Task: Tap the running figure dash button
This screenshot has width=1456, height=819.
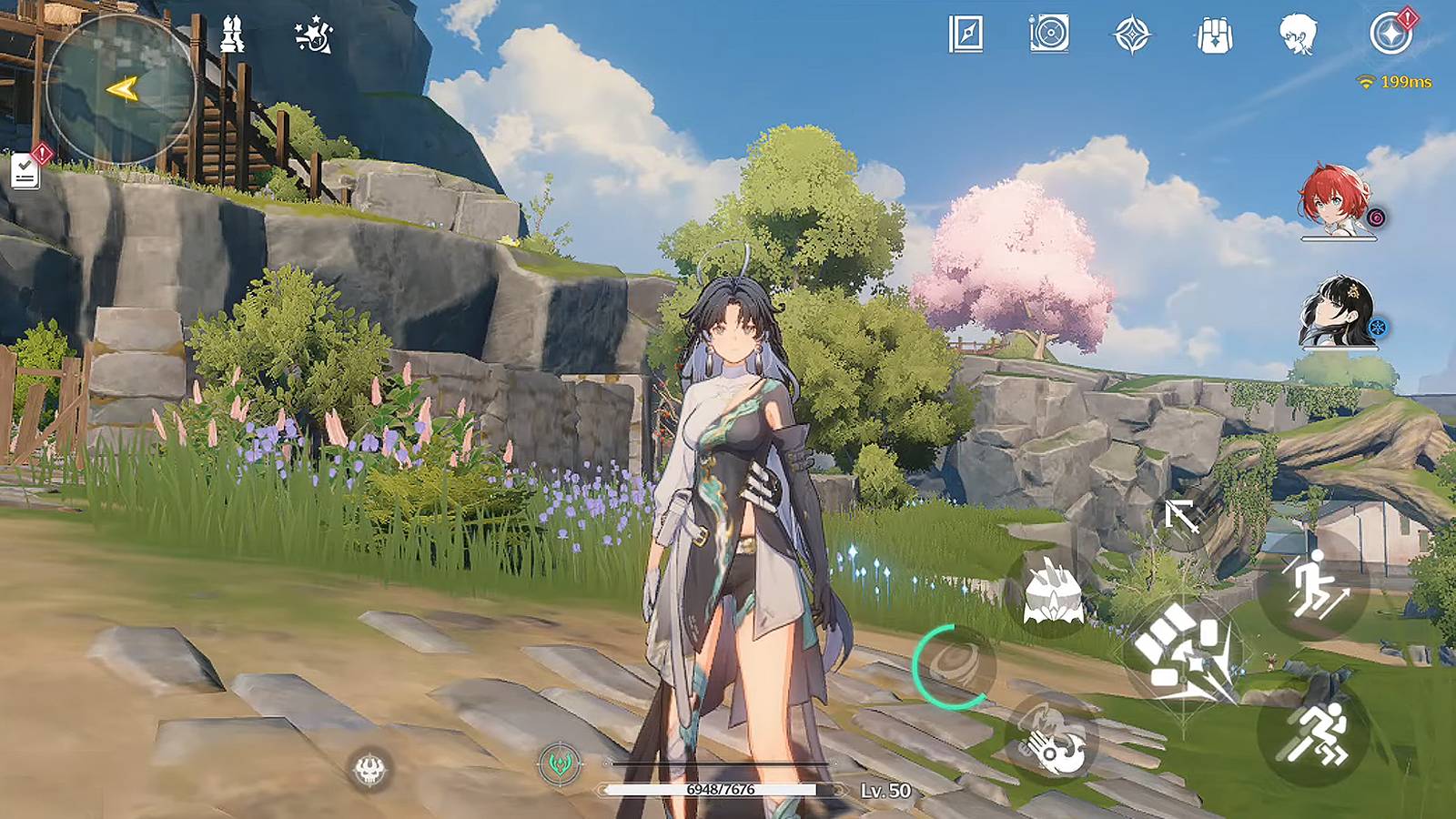Action: (1315, 731)
